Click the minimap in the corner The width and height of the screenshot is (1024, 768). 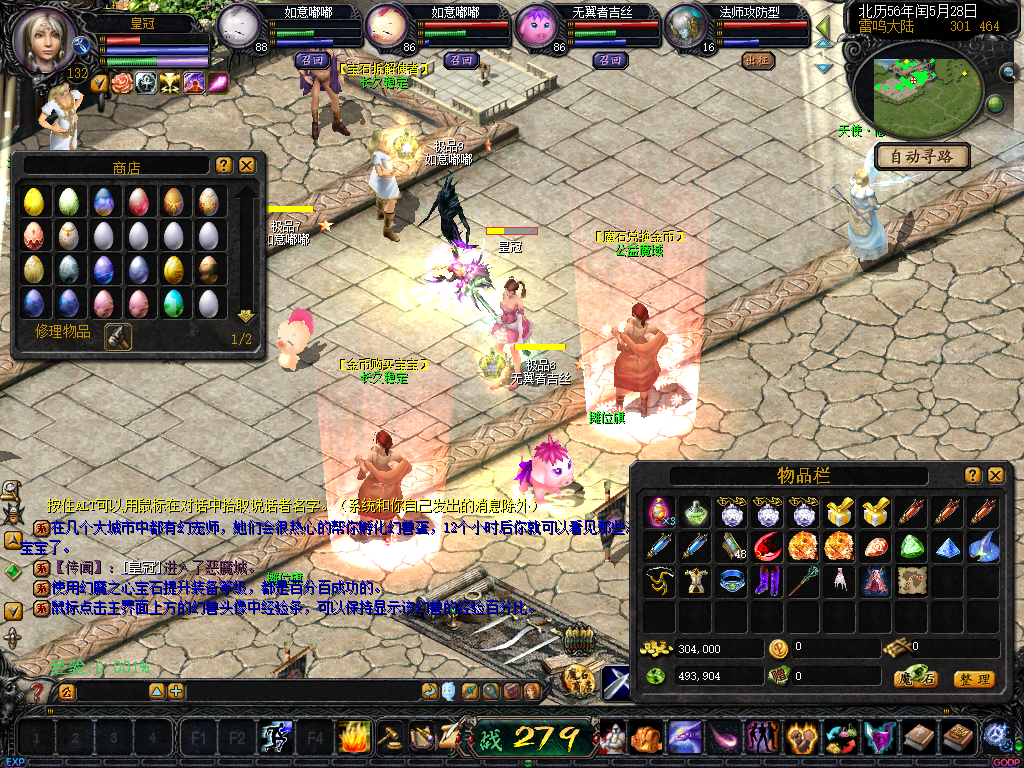tap(922, 86)
